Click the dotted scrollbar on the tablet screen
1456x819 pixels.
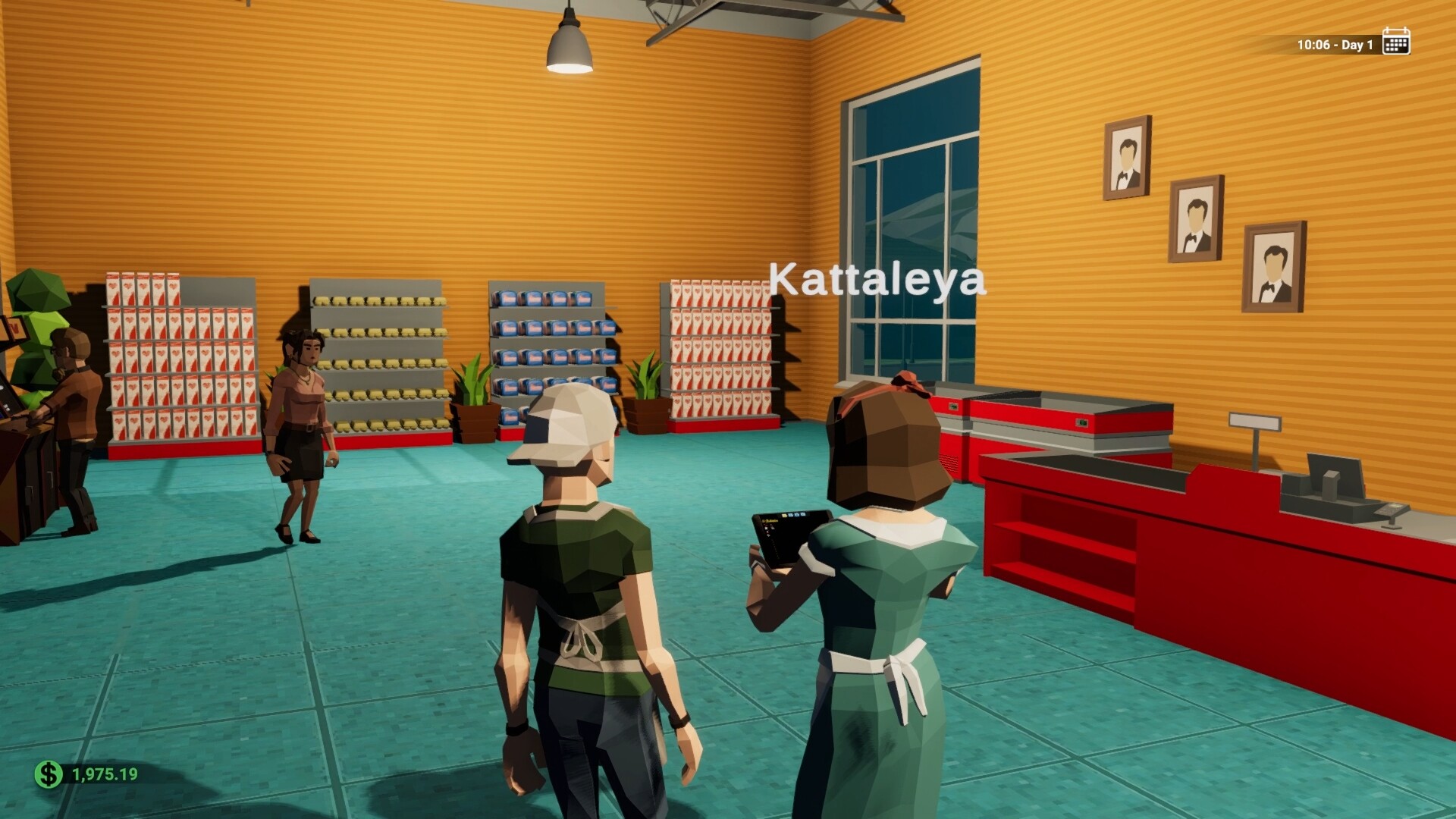click(775, 548)
